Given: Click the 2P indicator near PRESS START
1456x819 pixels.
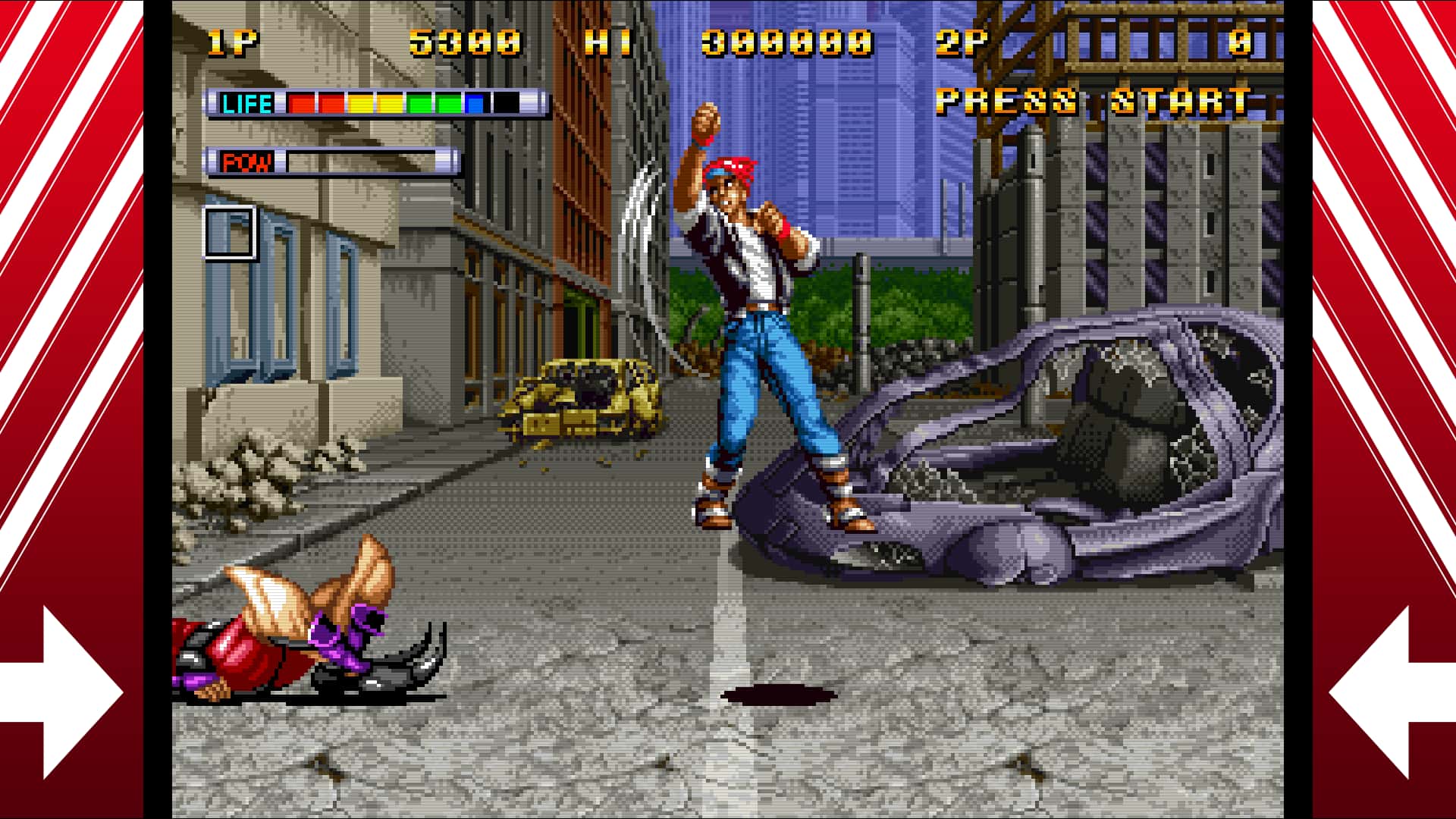Looking at the screenshot, I should click(962, 43).
